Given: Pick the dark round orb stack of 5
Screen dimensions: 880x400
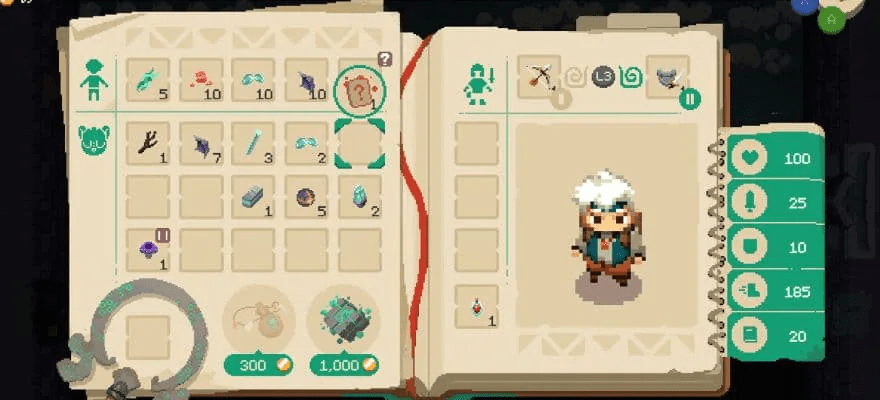Looking at the screenshot, I should pos(306,196).
